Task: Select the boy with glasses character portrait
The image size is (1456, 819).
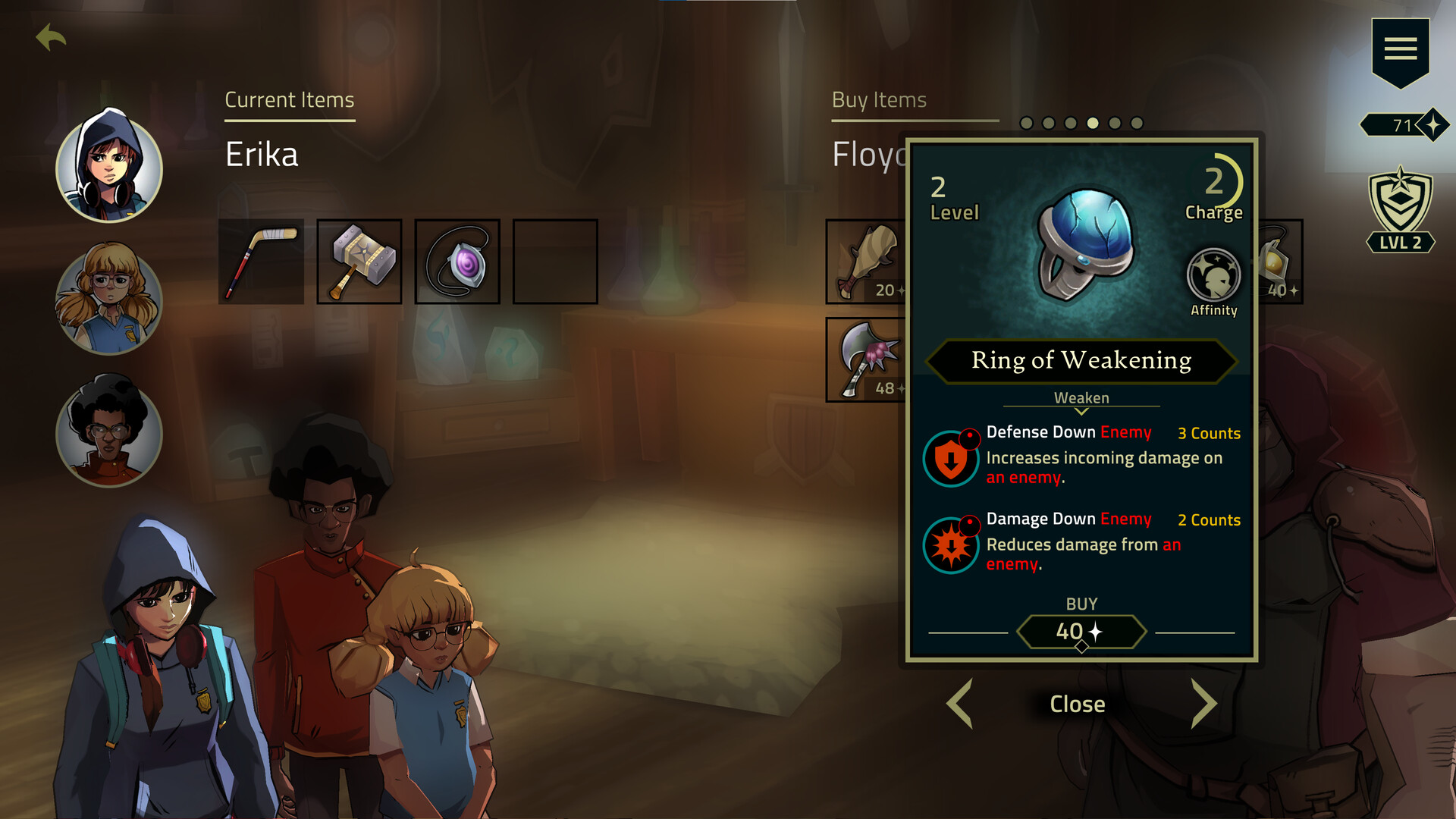Action: (108, 438)
